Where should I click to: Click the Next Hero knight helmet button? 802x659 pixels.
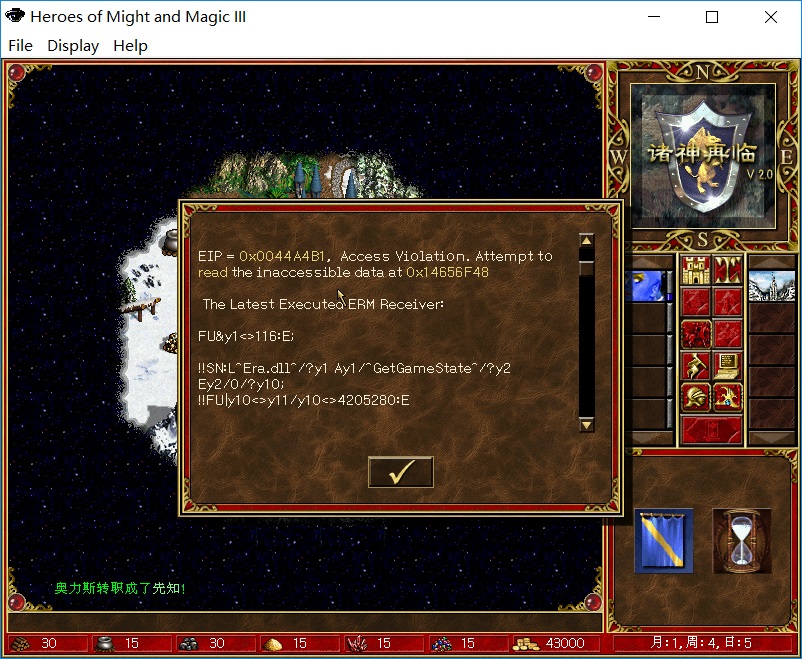click(695, 399)
